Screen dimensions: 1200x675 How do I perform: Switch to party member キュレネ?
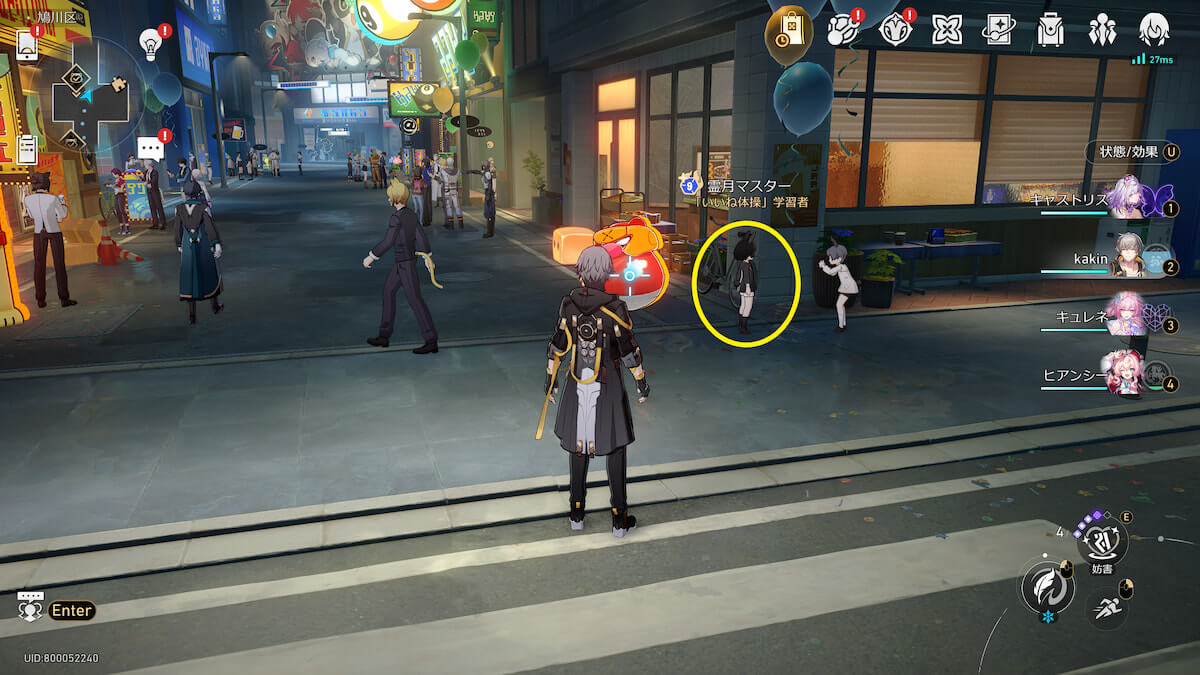(1128, 317)
